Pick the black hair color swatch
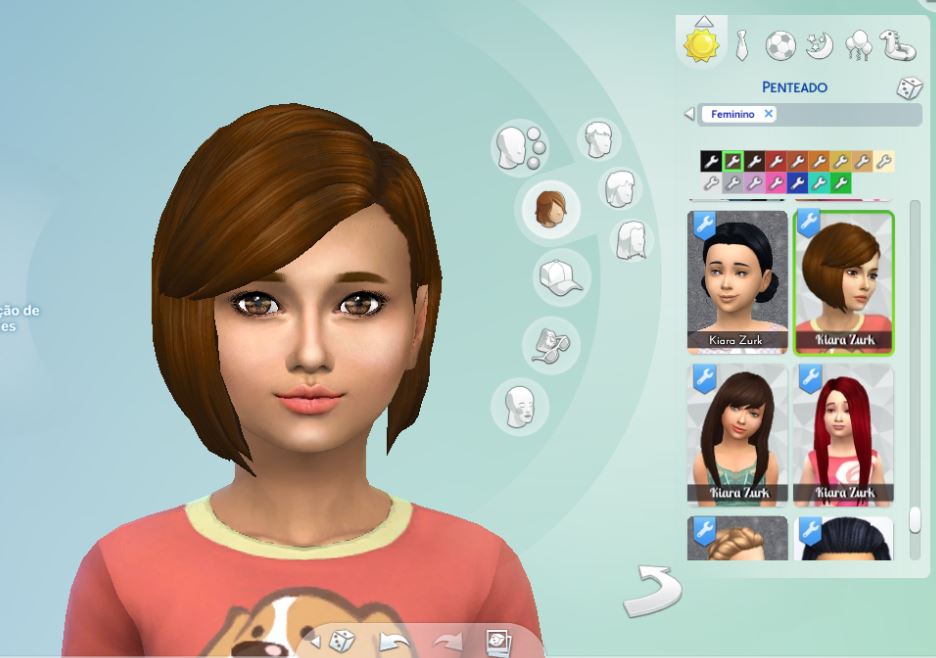The width and height of the screenshot is (936, 658). pyautogui.click(x=710, y=161)
